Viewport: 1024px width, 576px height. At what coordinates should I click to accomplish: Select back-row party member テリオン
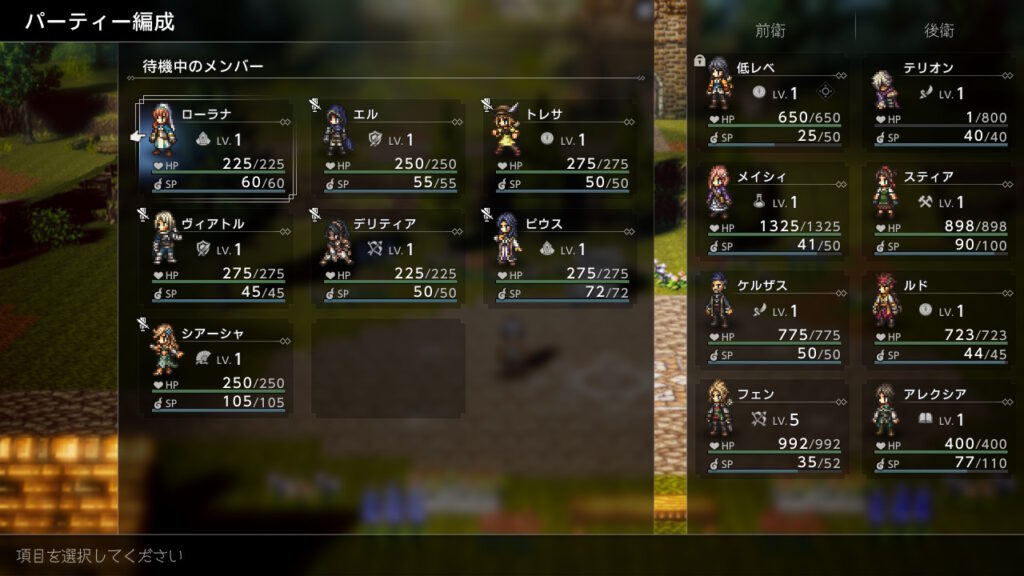tap(938, 101)
